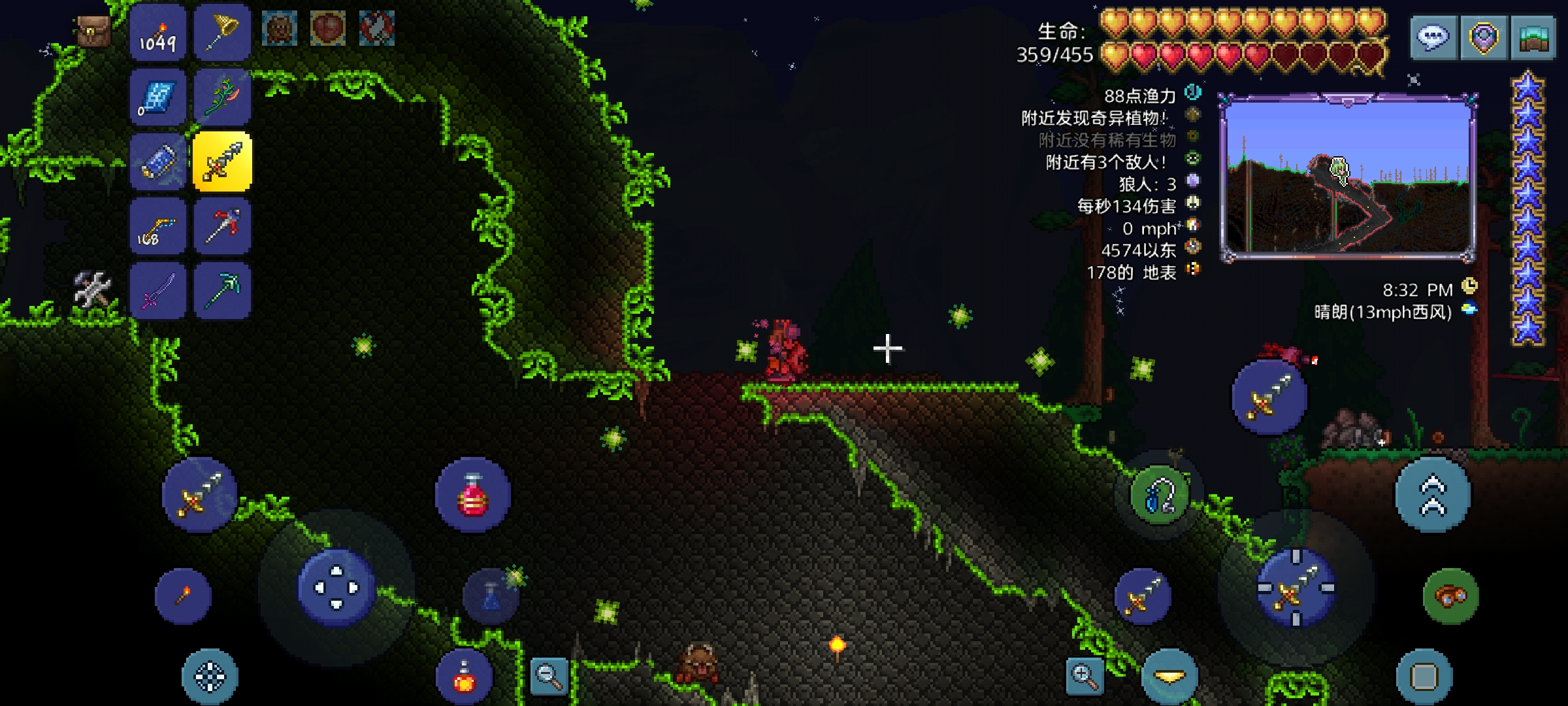Viewport: 1568px width, 706px height.
Task: Open crafting with the hammer and wrench icon
Action: pos(92,288)
